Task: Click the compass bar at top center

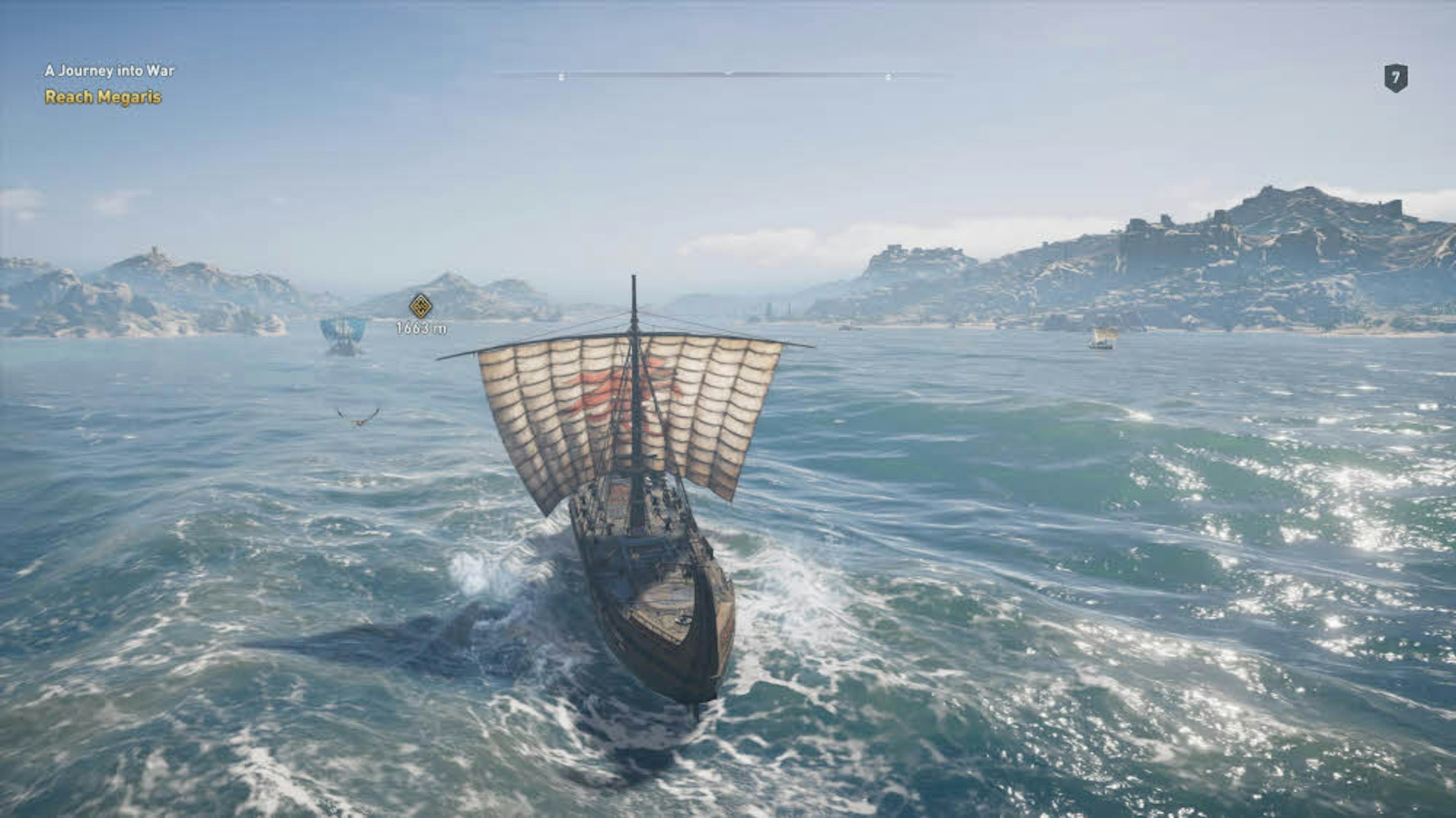Action: (x=724, y=74)
